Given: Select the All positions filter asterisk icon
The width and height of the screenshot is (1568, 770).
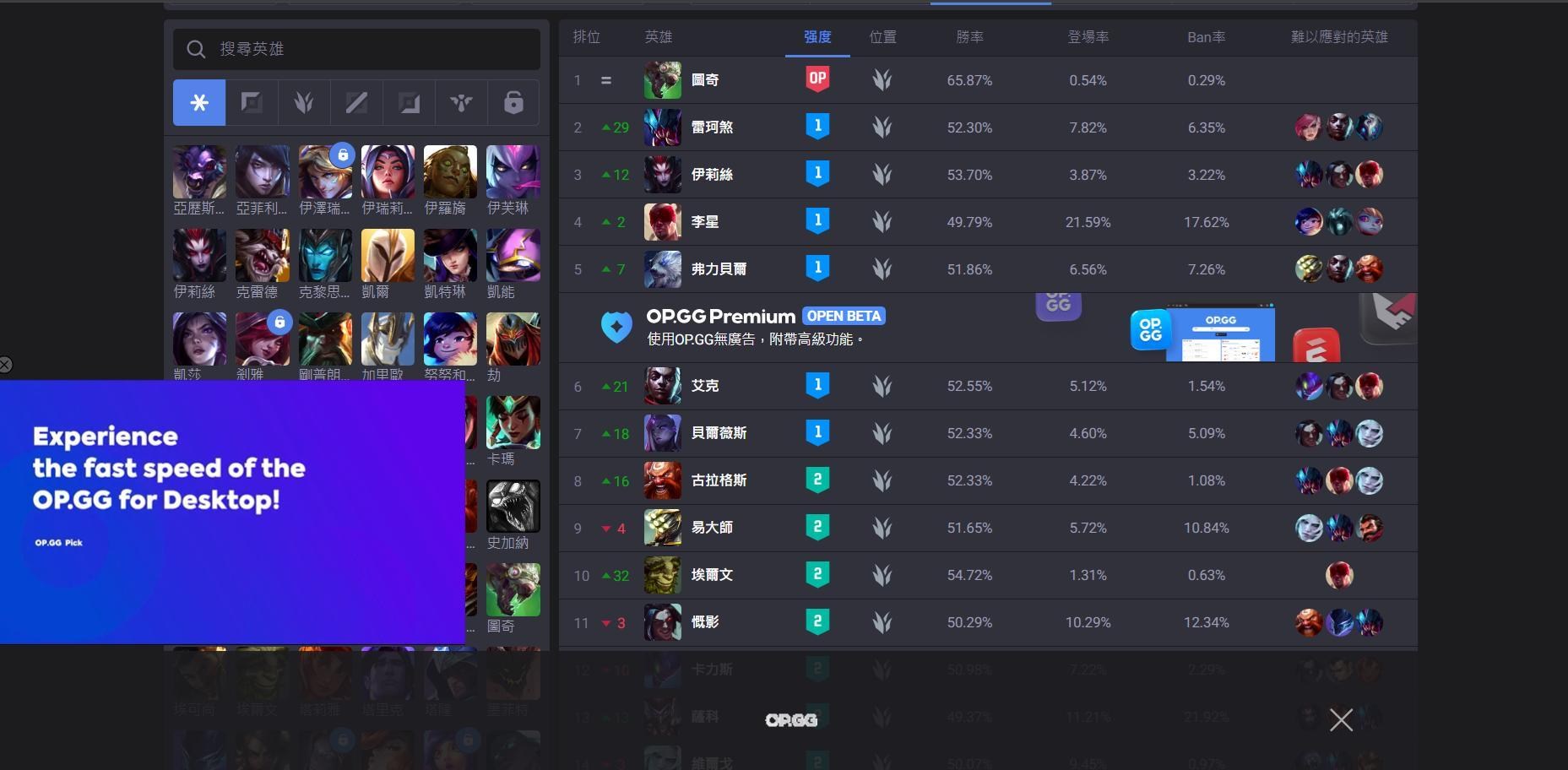Looking at the screenshot, I should coord(199,102).
